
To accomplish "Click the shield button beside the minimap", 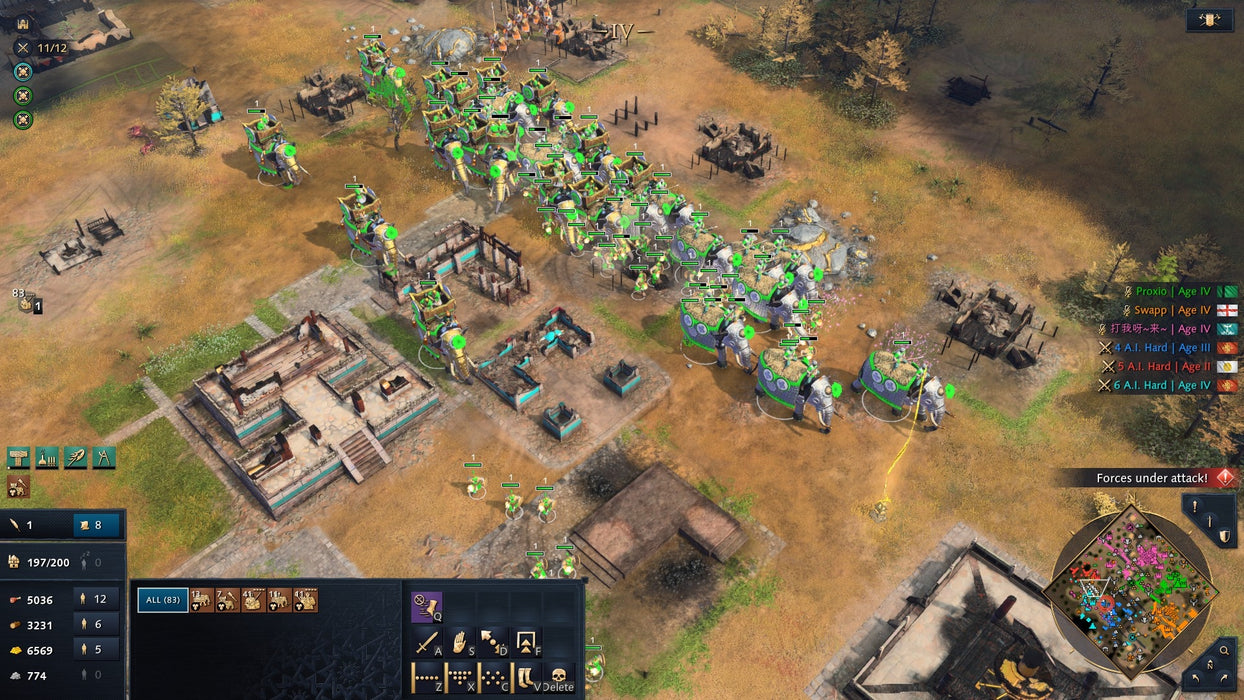I will coord(1223,537).
